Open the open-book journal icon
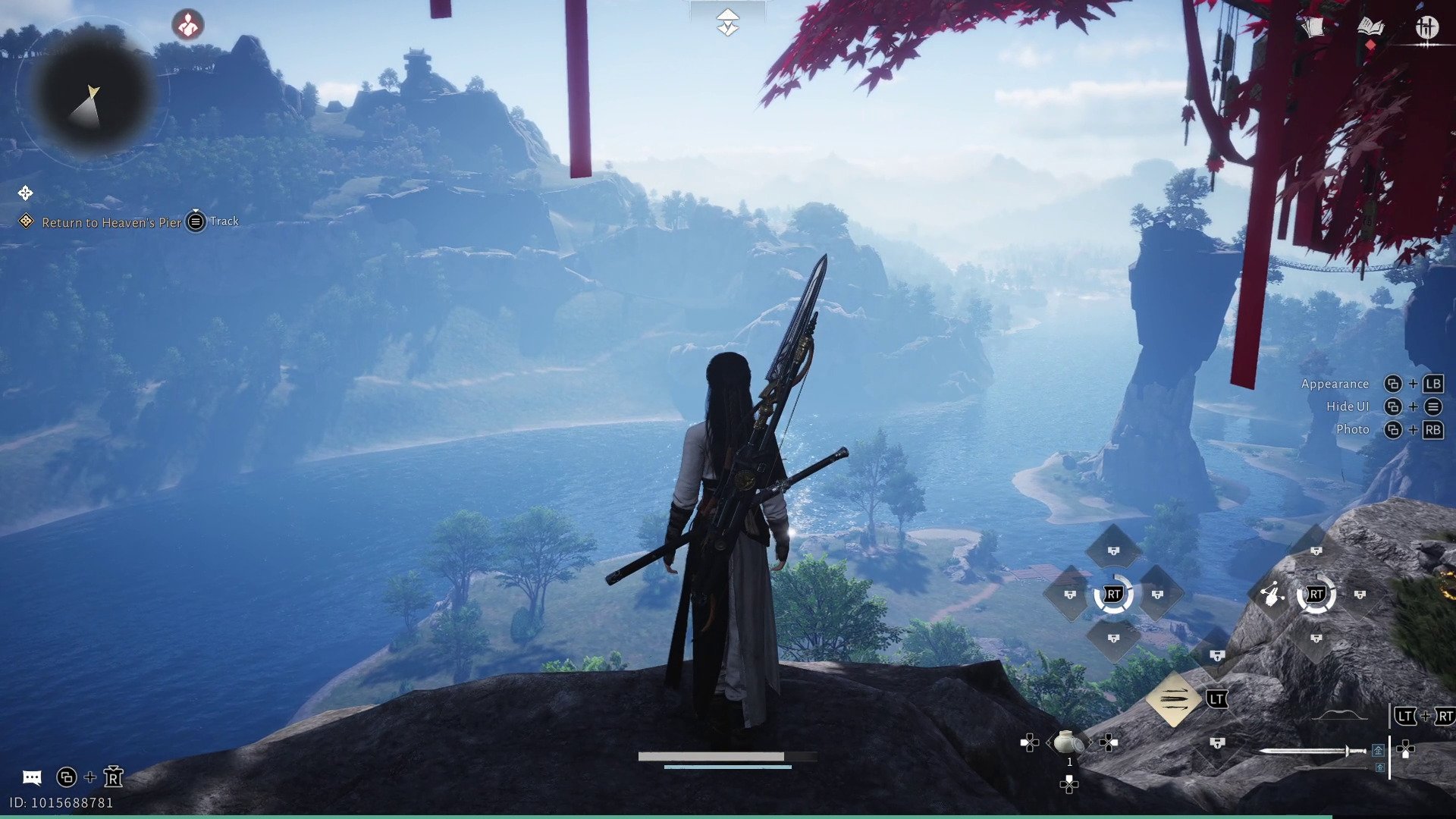The height and width of the screenshot is (819, 1456). [x=1370, y=28]
